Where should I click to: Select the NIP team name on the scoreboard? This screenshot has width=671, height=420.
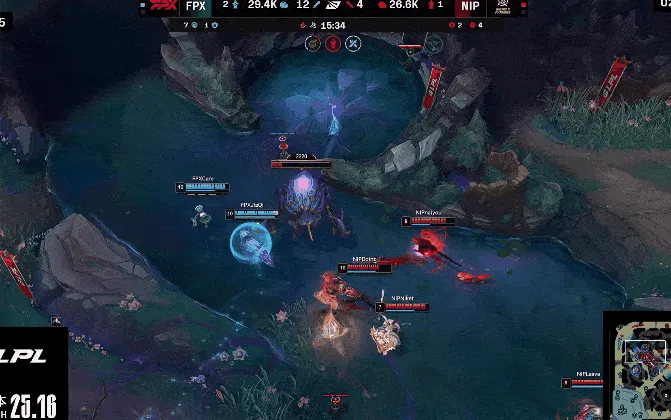(470, 6)
